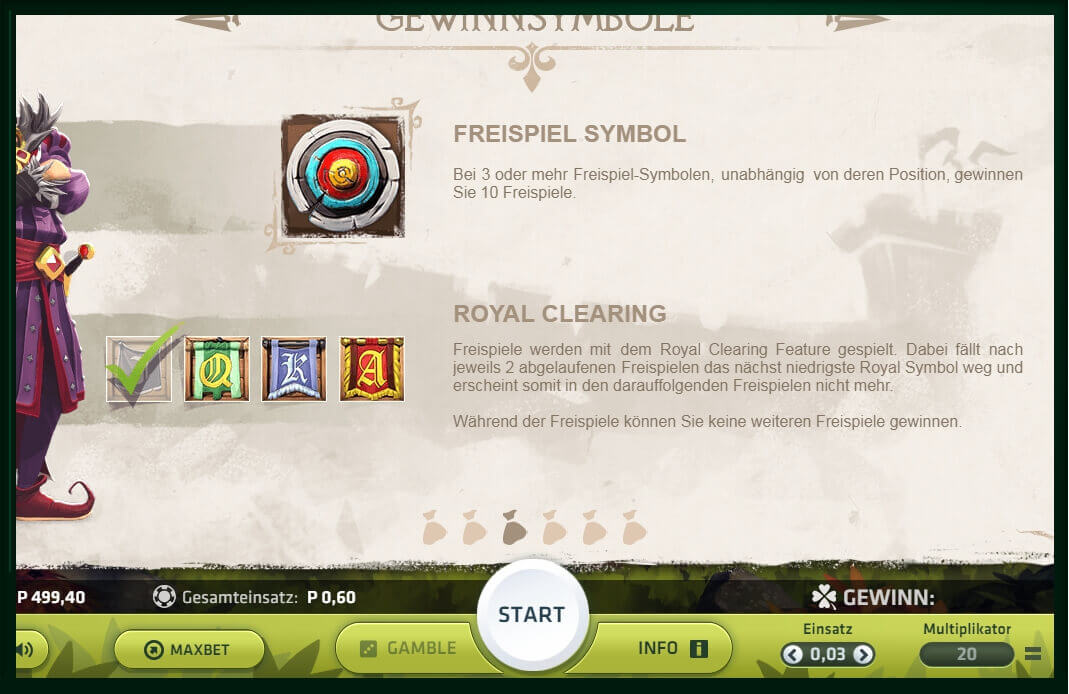1069x694 pixels.
Task: Close the paytable via the INFO button
Action: coord(671,648)
